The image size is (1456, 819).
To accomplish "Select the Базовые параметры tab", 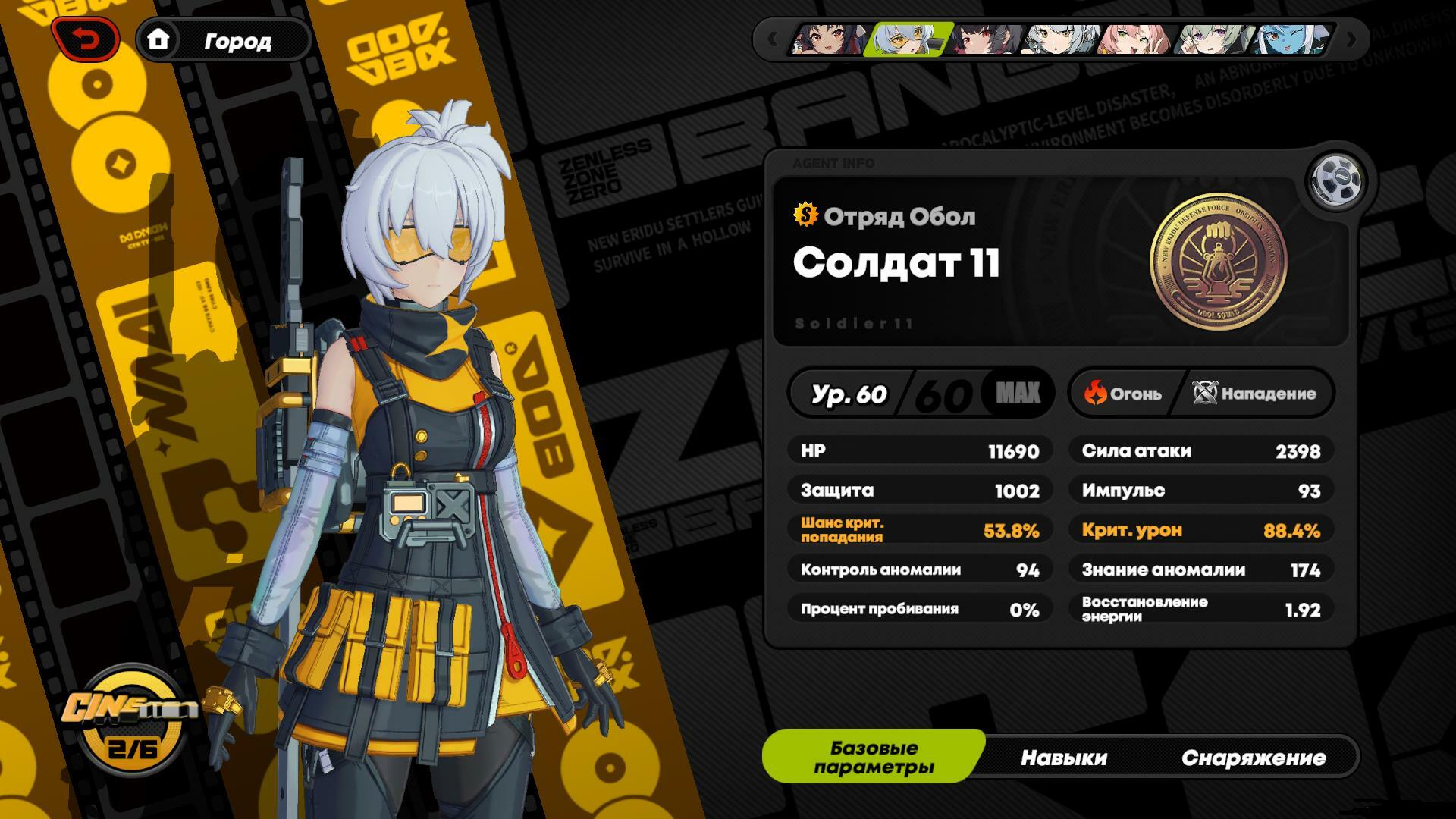I will (874, 757).
